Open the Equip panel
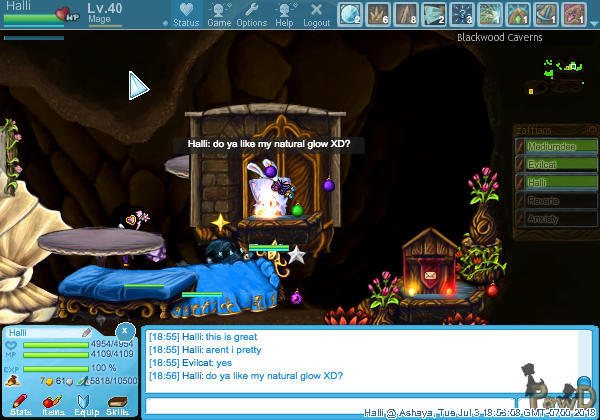Viewport: 600px width, 420px height. (x=84, y=403)
